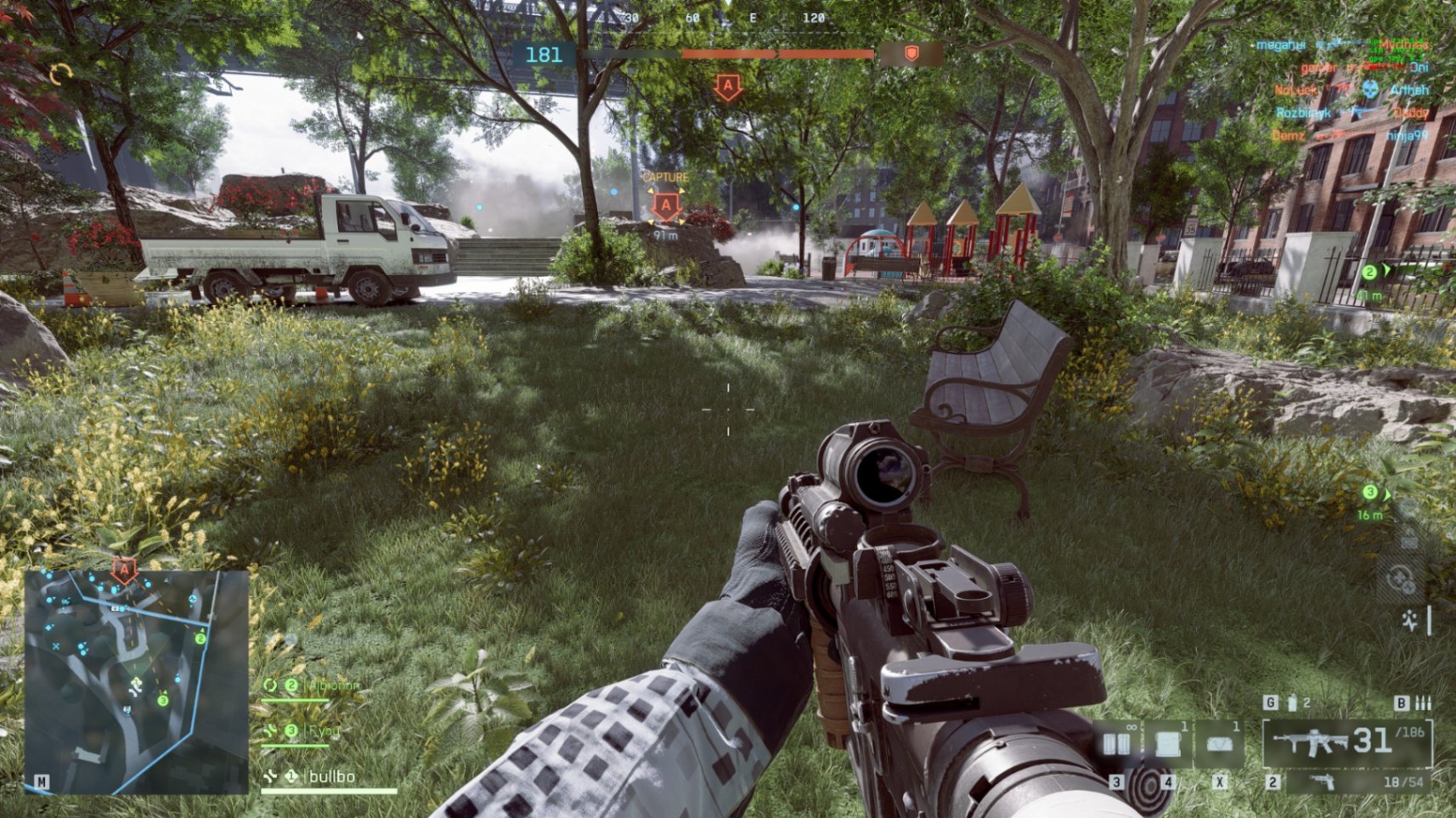Choose the crate gadget slot
Image resolution: width=1456 pixels, height=818 pixels.
pos(1167,744)
